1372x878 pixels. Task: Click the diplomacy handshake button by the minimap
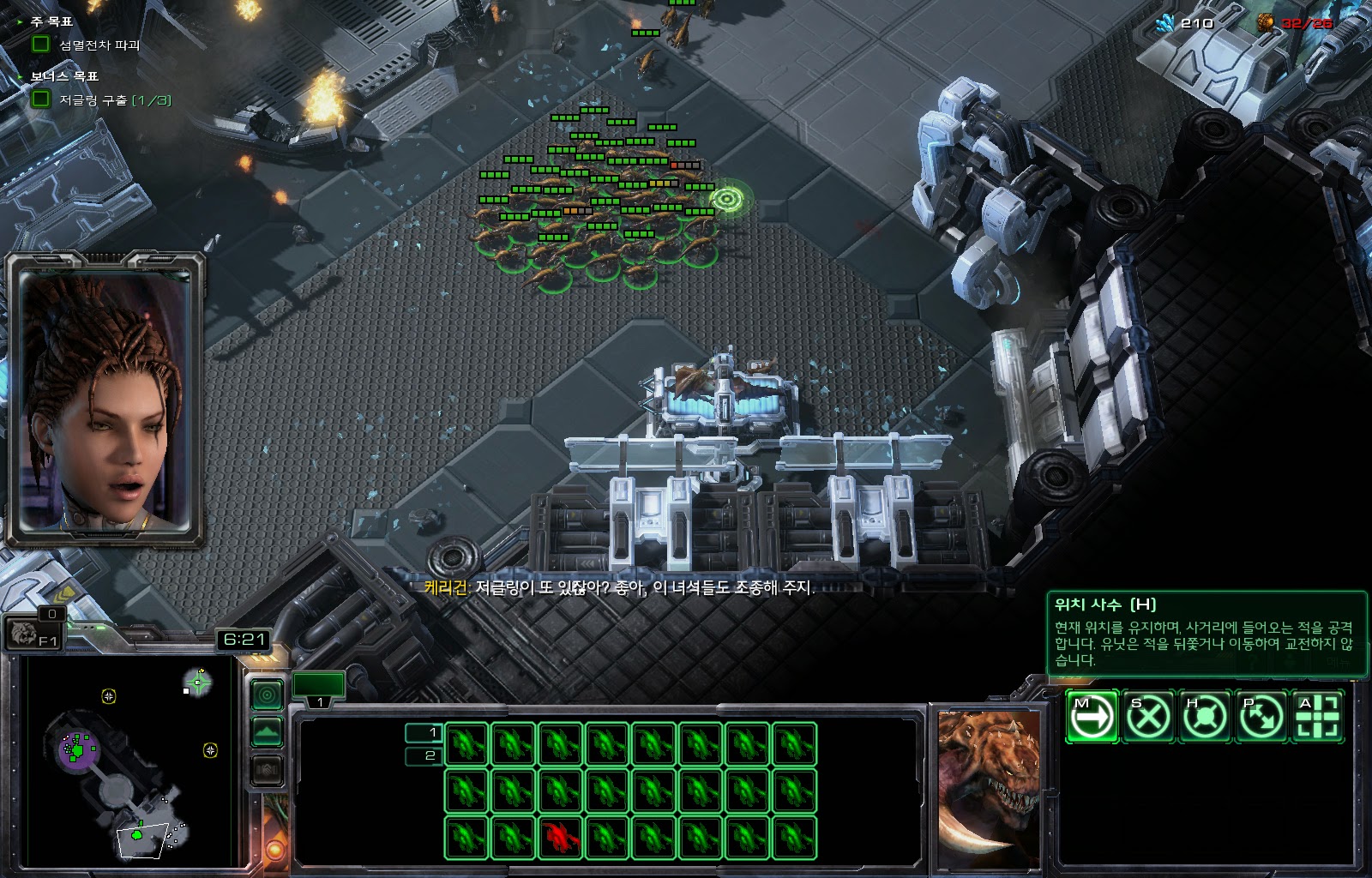click(267, 770)
